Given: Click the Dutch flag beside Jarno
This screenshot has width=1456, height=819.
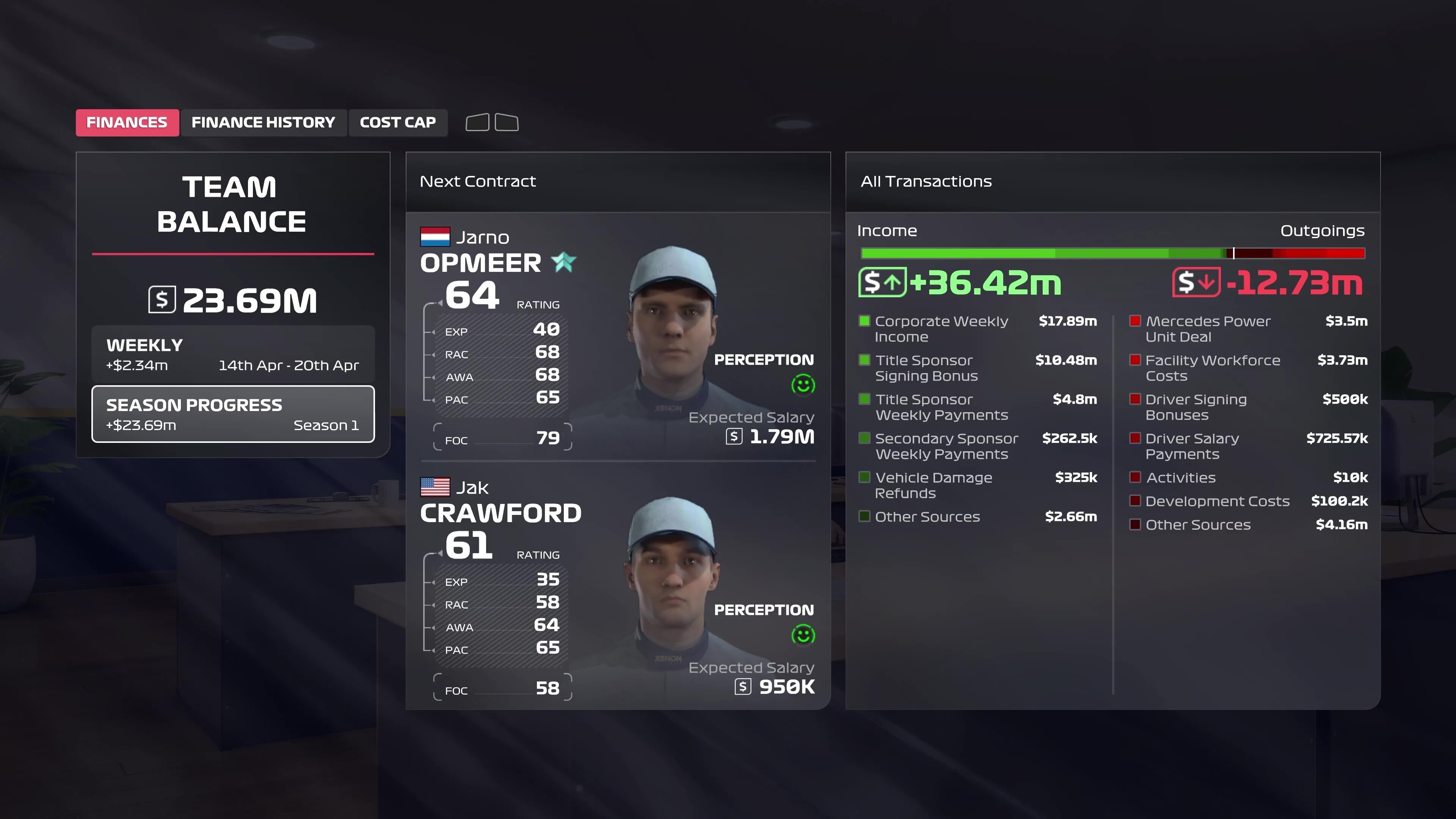Looking at the screenshot, I should coord(434,237).
